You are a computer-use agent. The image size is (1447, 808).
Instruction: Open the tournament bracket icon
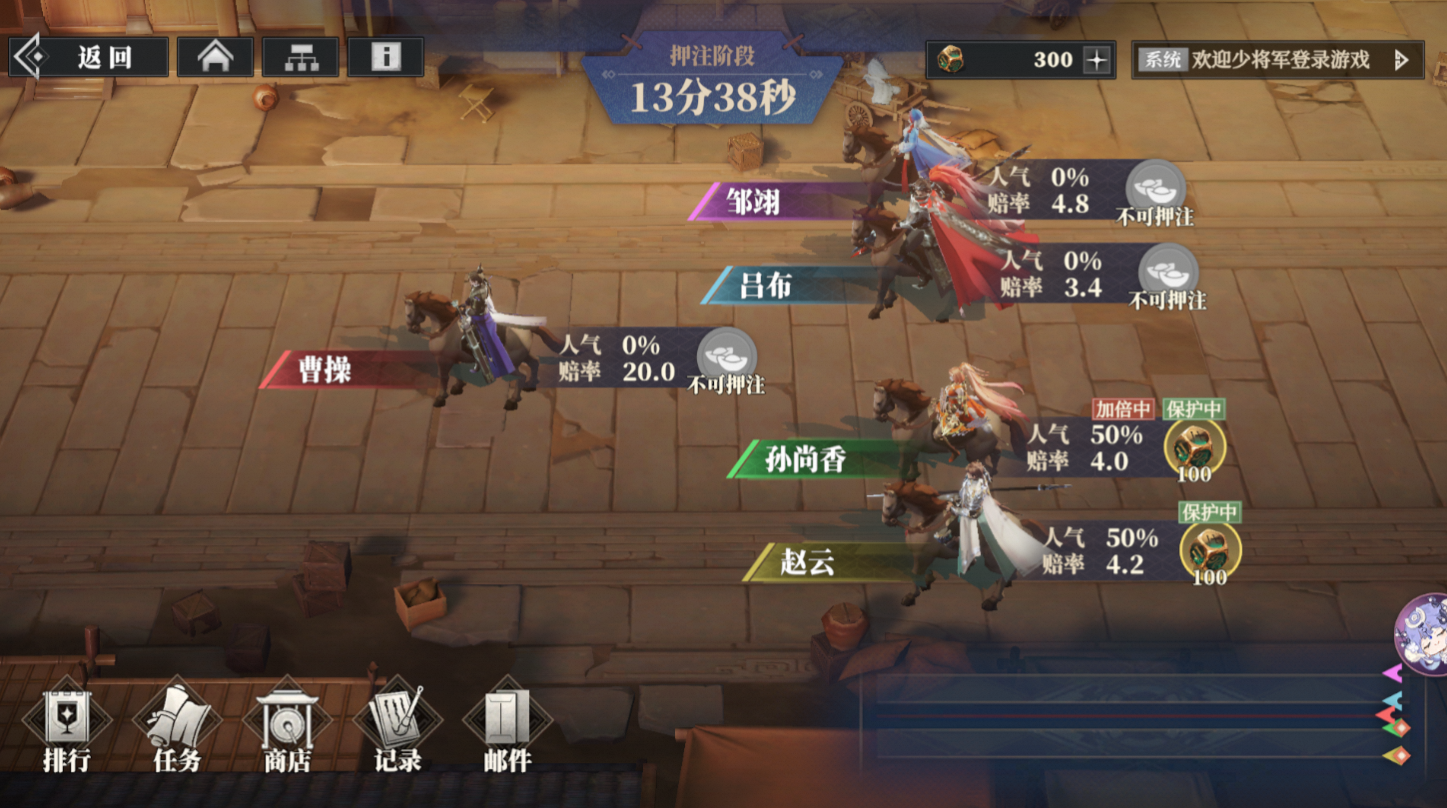(x=302, y=56)
